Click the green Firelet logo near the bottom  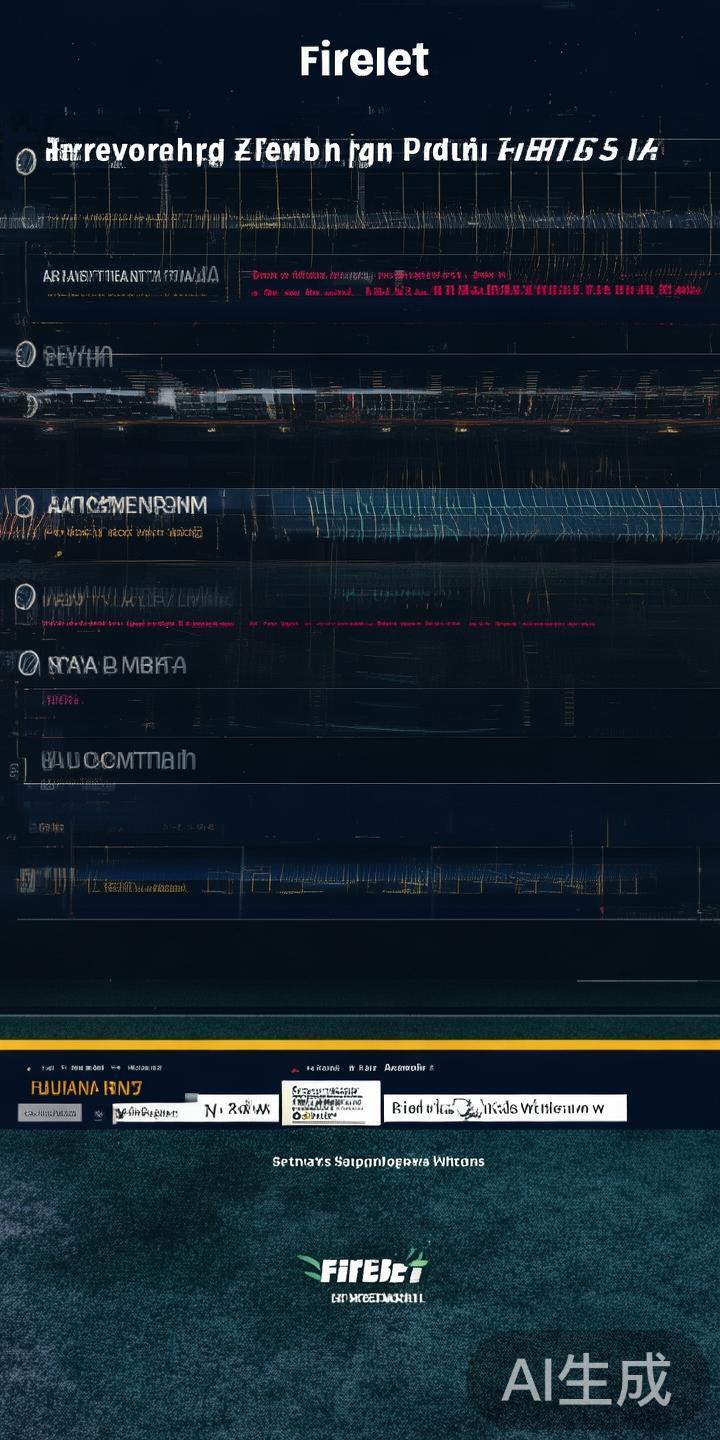362,1268
